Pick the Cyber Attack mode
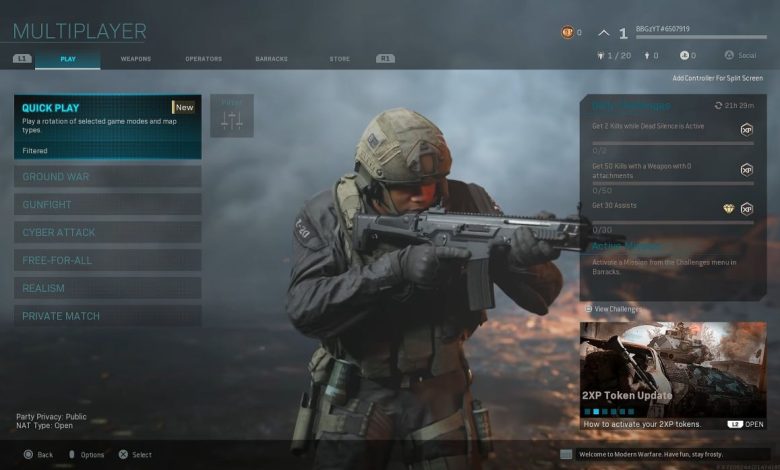 [107, 233]
